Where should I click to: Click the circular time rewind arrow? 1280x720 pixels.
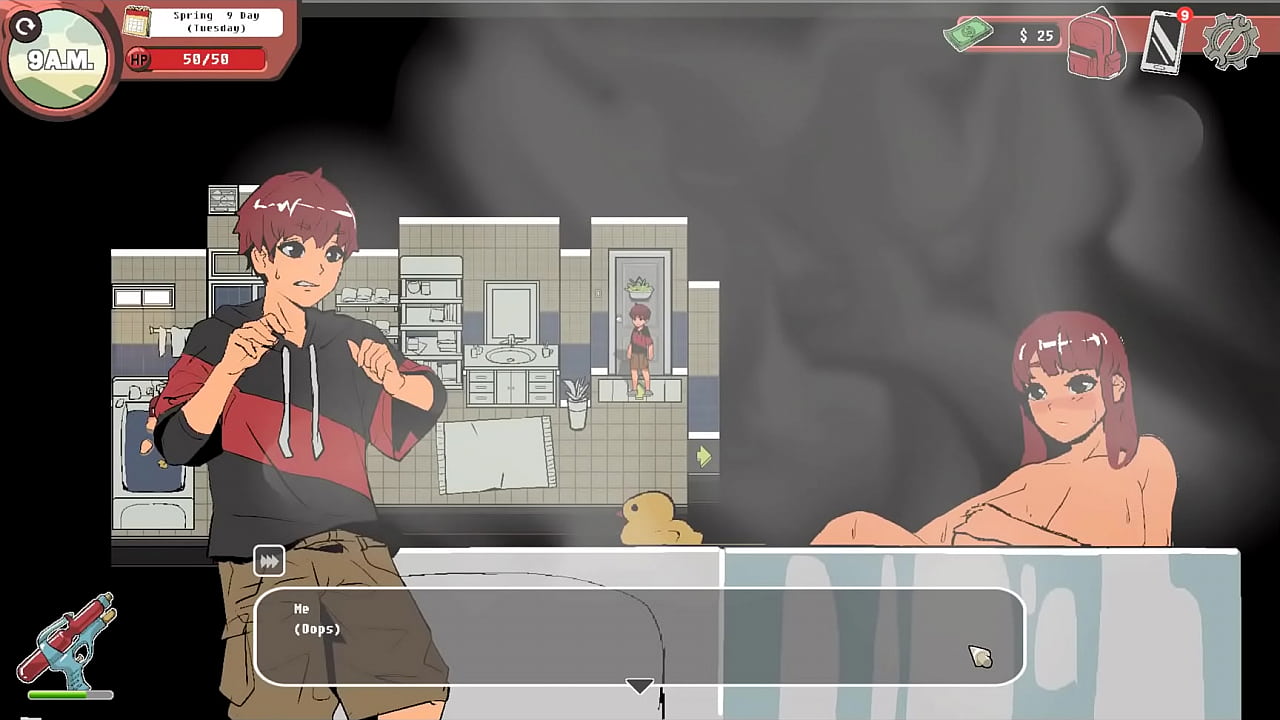pos(25,27)
